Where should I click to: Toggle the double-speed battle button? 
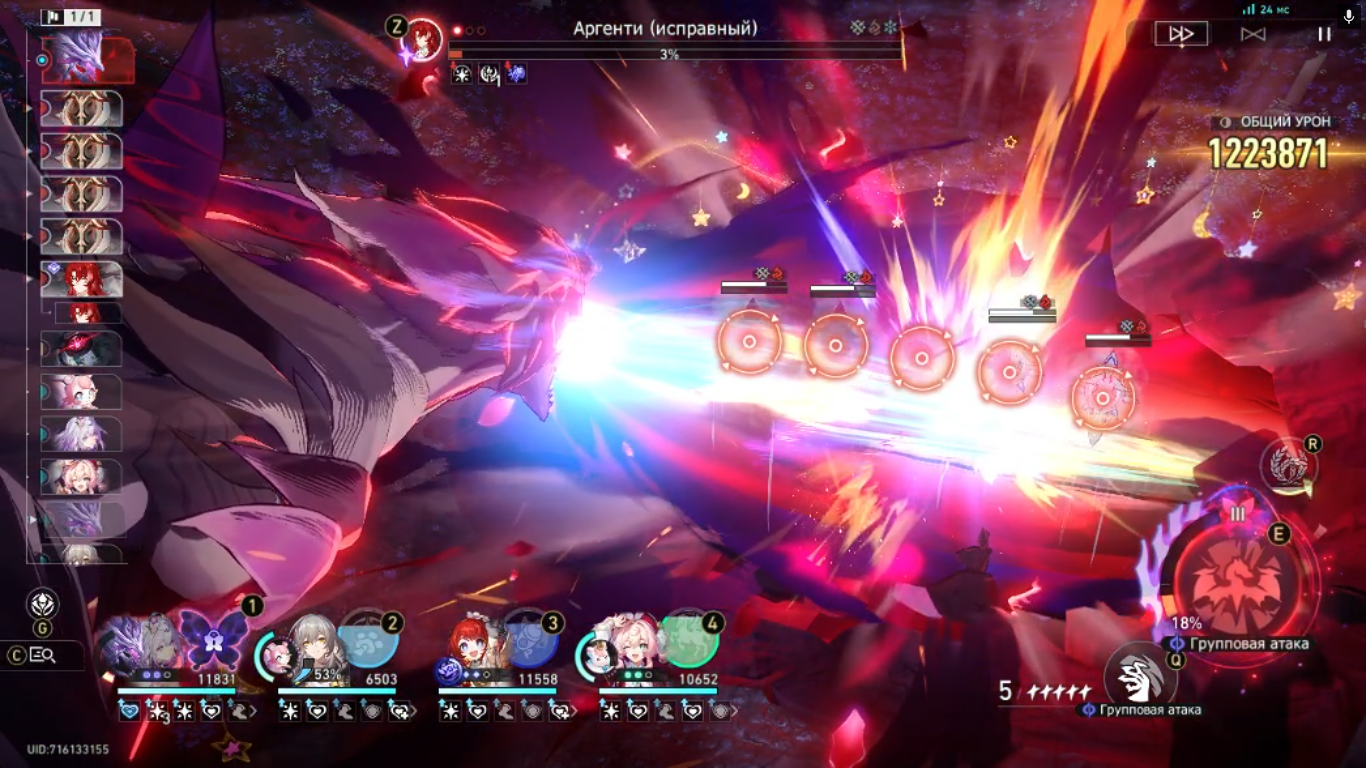pos(1181,34)
